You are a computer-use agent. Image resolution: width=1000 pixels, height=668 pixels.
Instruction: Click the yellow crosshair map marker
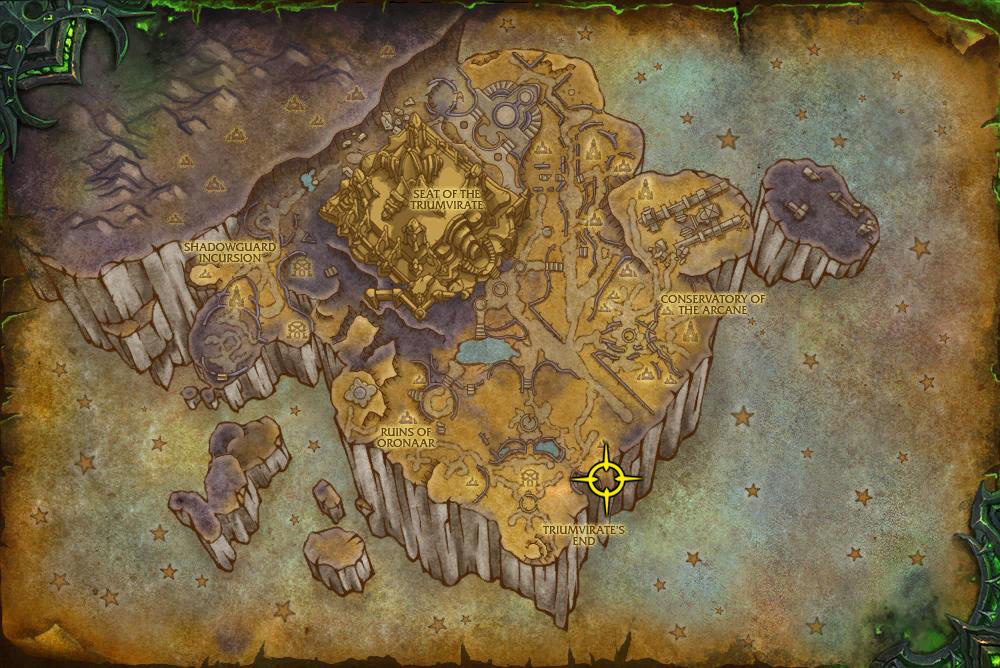pos(606,480)
